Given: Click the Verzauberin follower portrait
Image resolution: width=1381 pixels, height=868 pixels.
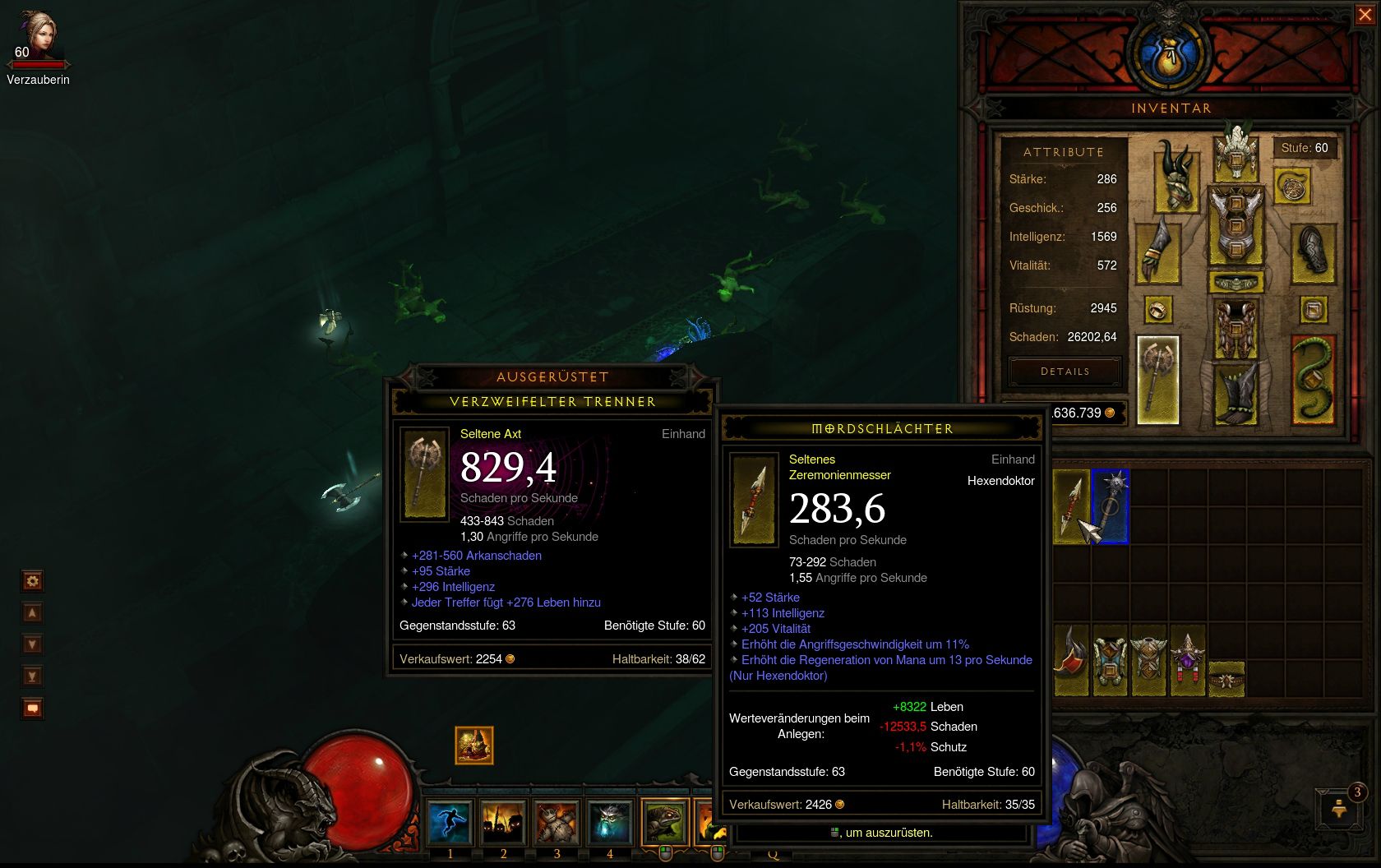Looking at the screenshot, I should 37,37.
